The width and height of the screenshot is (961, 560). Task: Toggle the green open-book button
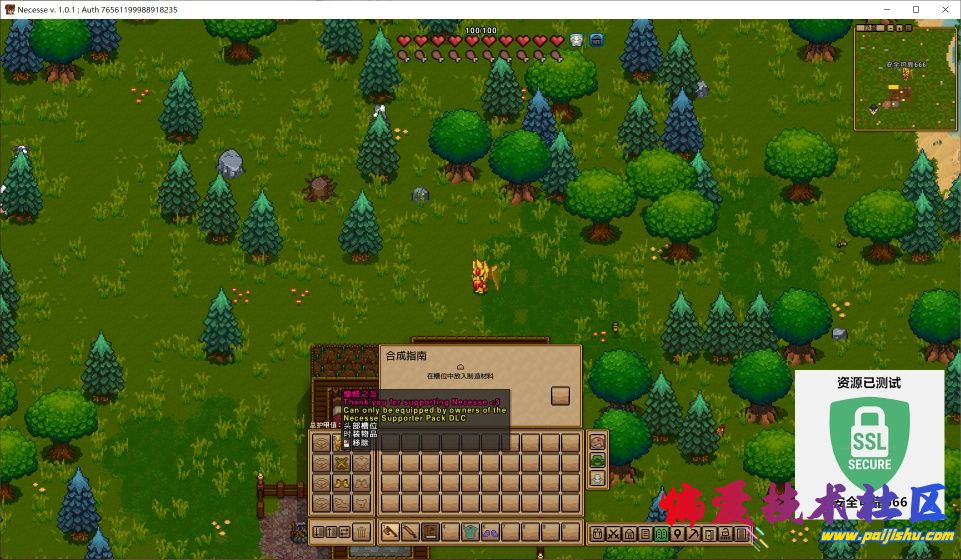tap(661, 534)
